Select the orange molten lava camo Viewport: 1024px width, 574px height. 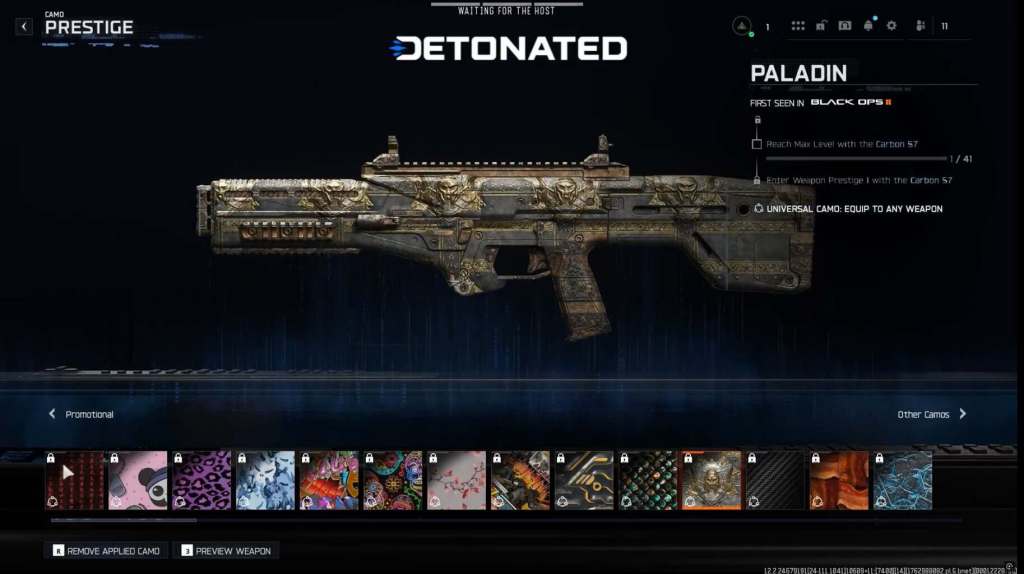click(x=839, y=480)
